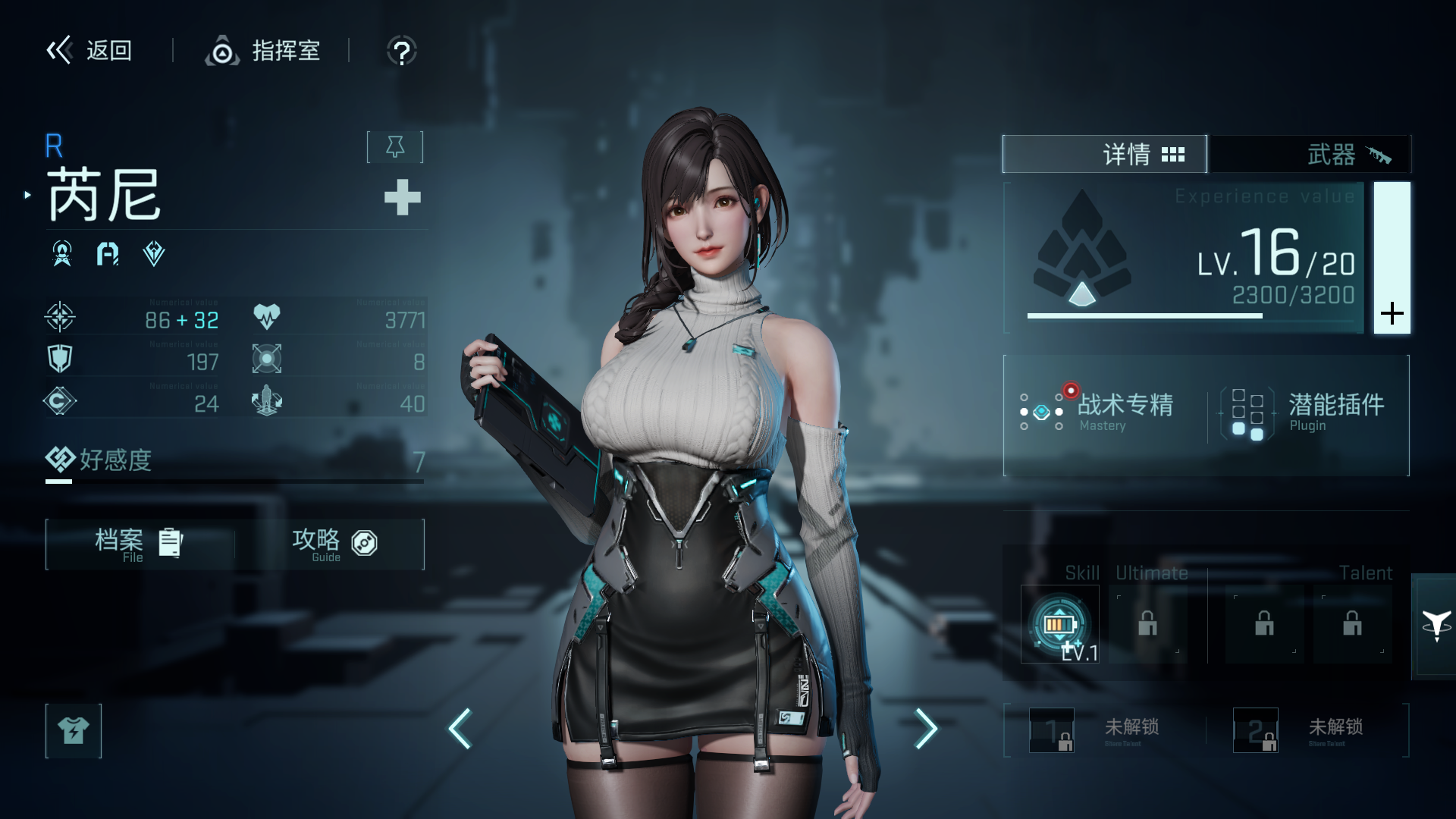Image resolution: width=1456 pixels, height=819 pixels.
Task: Open the outfit shirt icon
Action: [74, 730]
